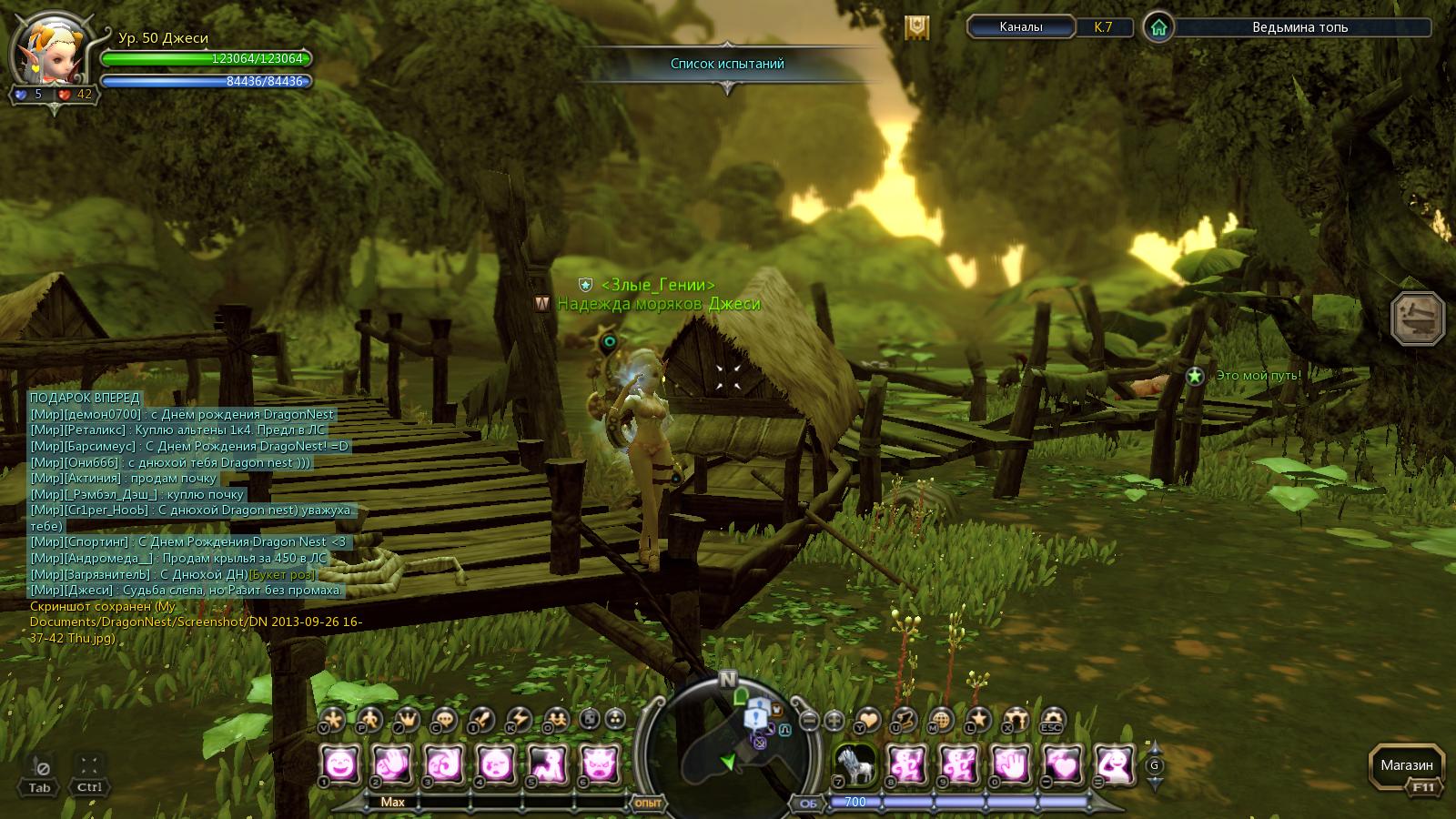Screen dimensions: 1456x819
Task: Open the globe world map icon
Action: (x=941, y=721)
